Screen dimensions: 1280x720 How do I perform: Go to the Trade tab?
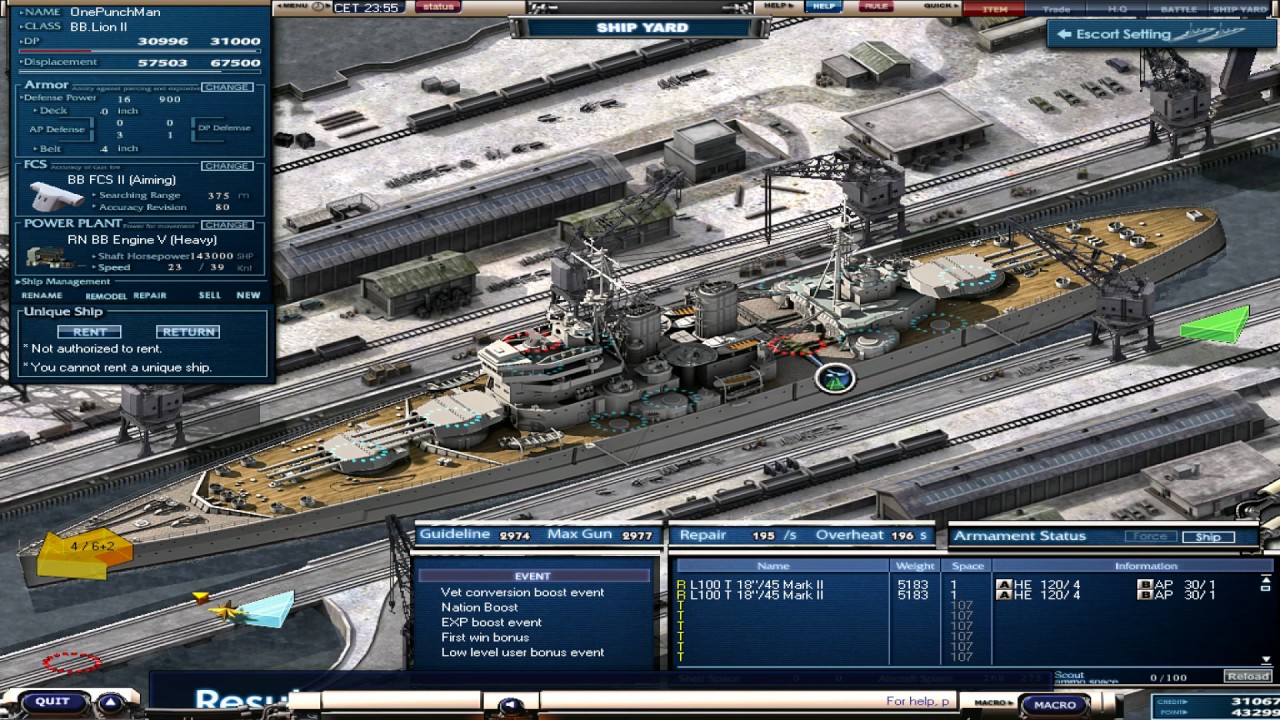click(x=1056, y=9)
